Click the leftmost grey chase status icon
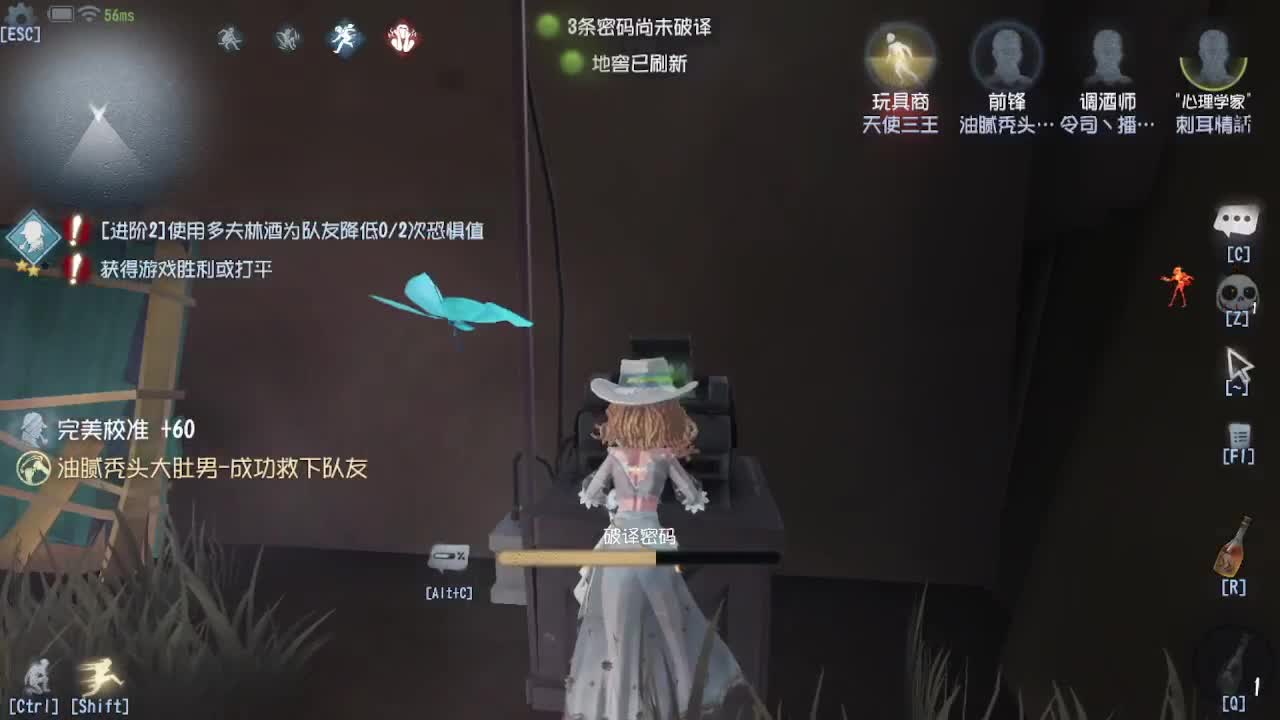 (x=229, y=38)
